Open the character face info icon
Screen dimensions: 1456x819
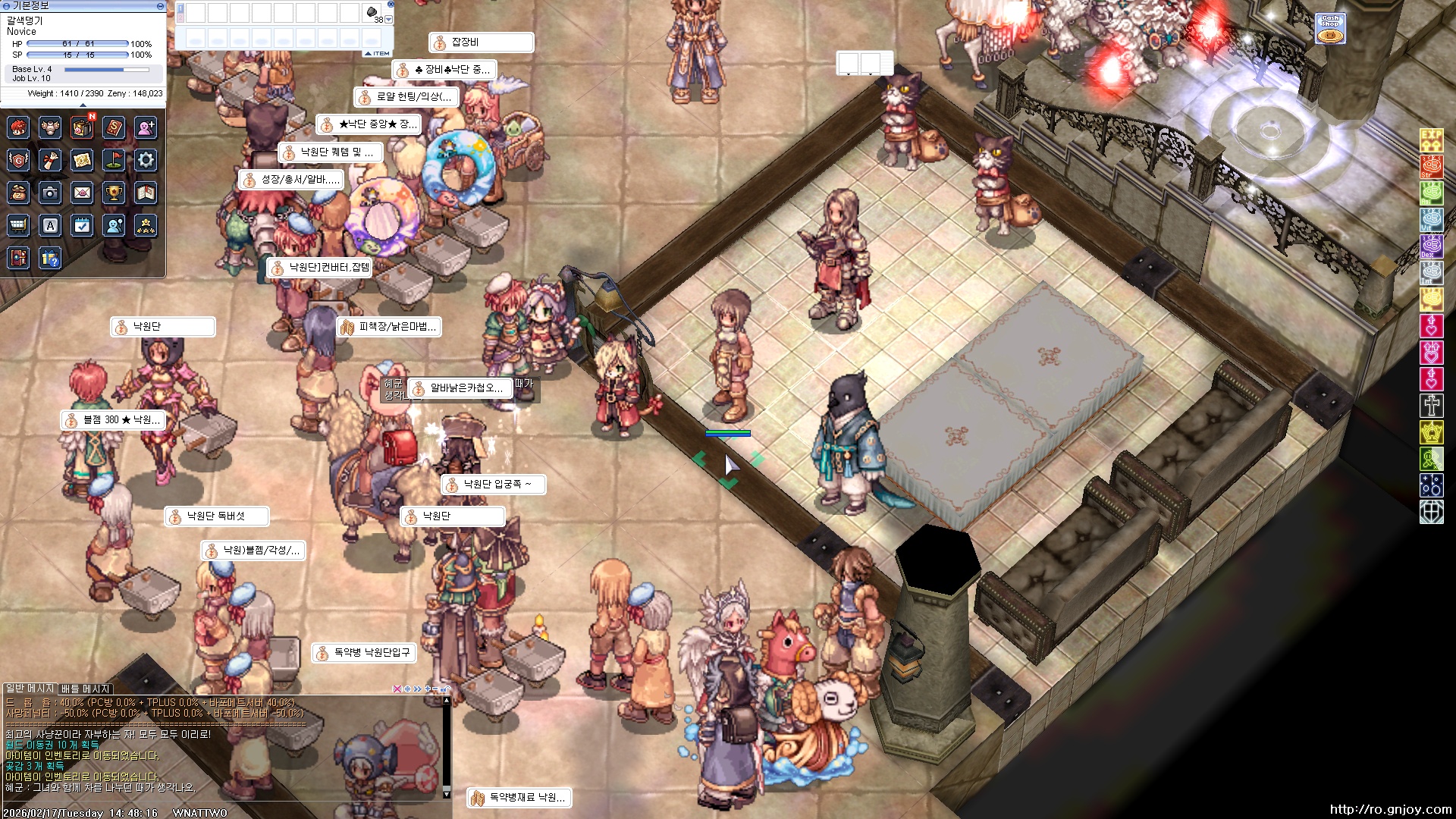18,127
